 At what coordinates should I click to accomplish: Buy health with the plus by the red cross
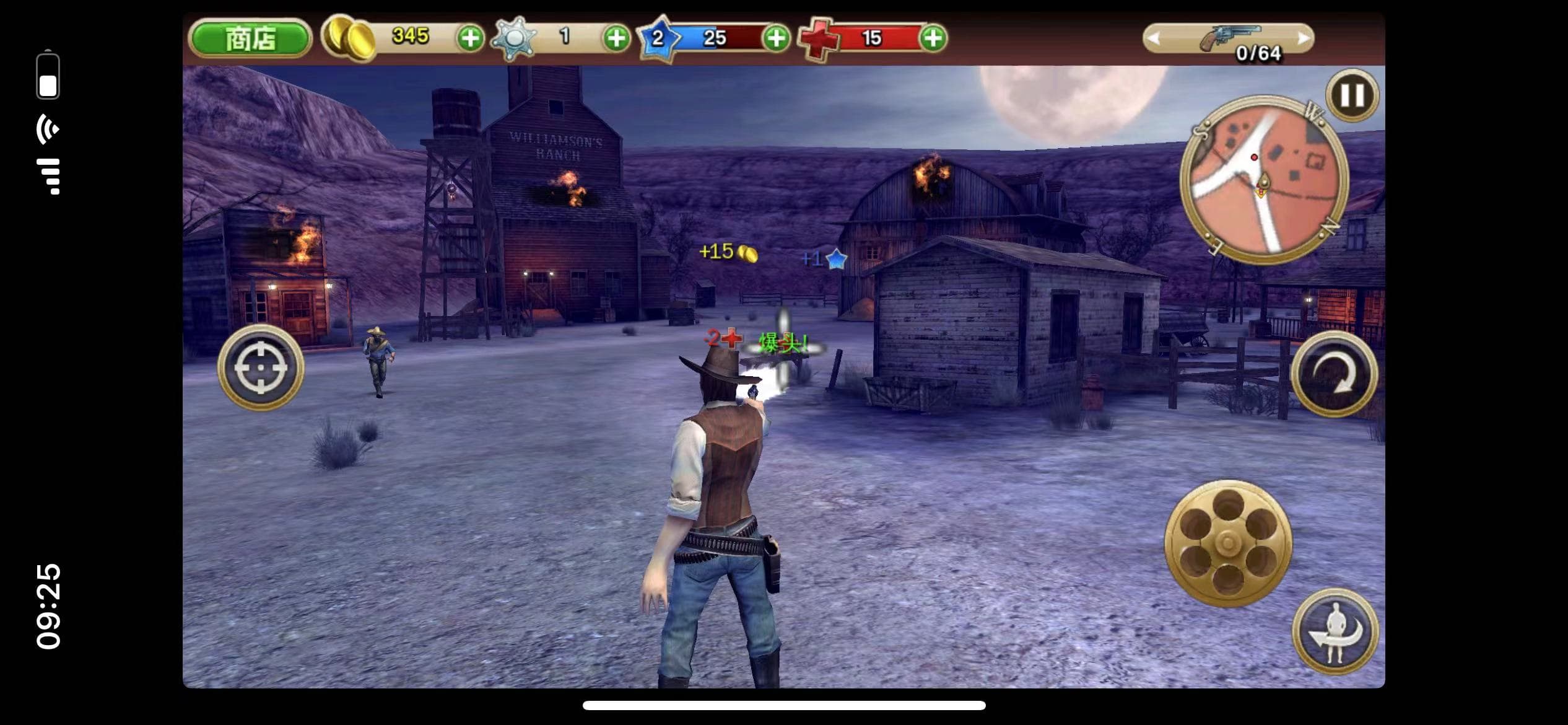(x=933, y=38)
